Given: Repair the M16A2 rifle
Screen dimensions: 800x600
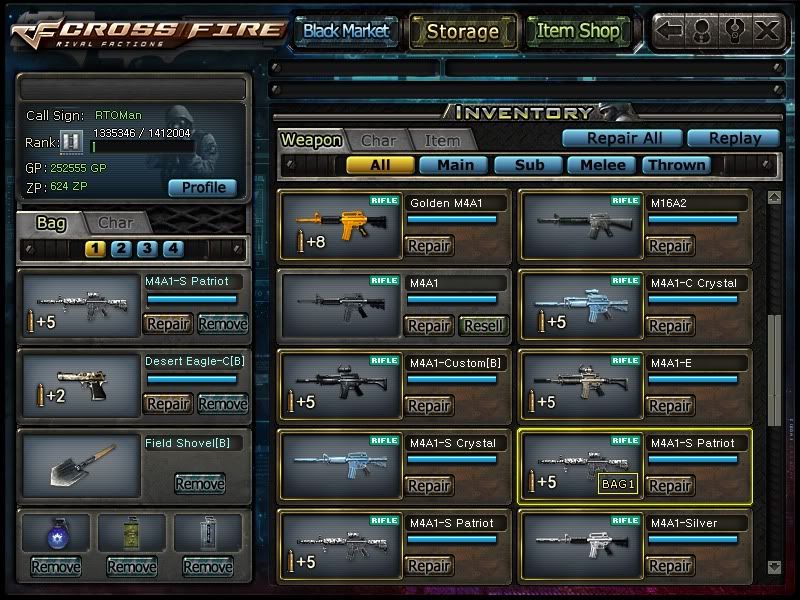Looking at the screenshot, I should coord(670,246).
